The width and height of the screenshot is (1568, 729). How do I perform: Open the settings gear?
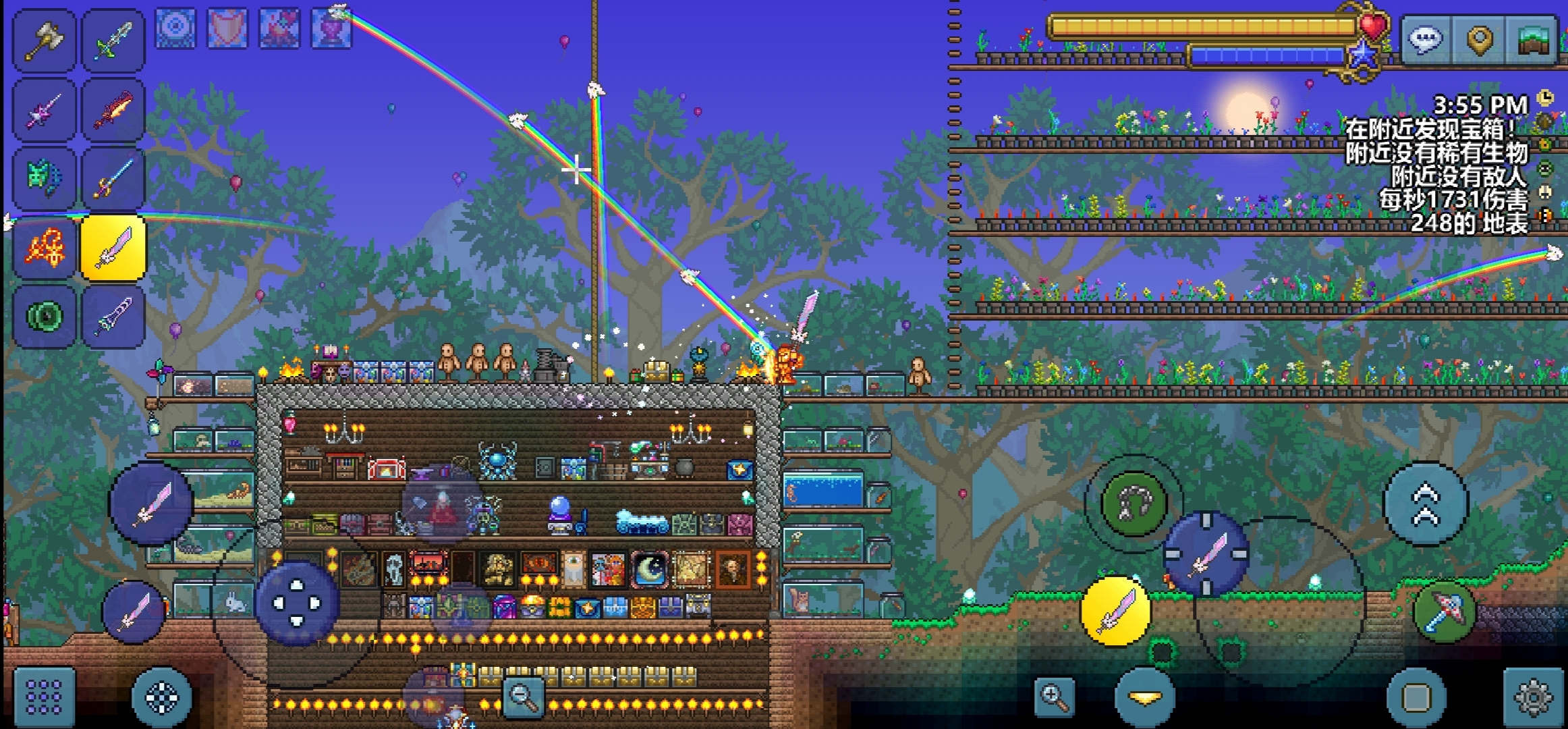(x=1533, y=697)
